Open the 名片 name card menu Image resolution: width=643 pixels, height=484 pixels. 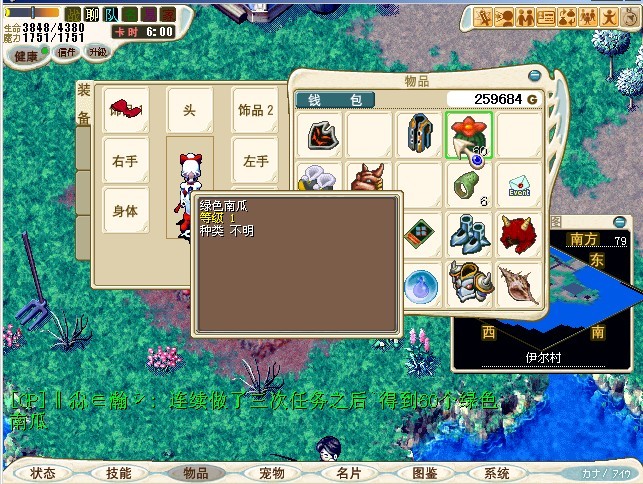[348, 473]
